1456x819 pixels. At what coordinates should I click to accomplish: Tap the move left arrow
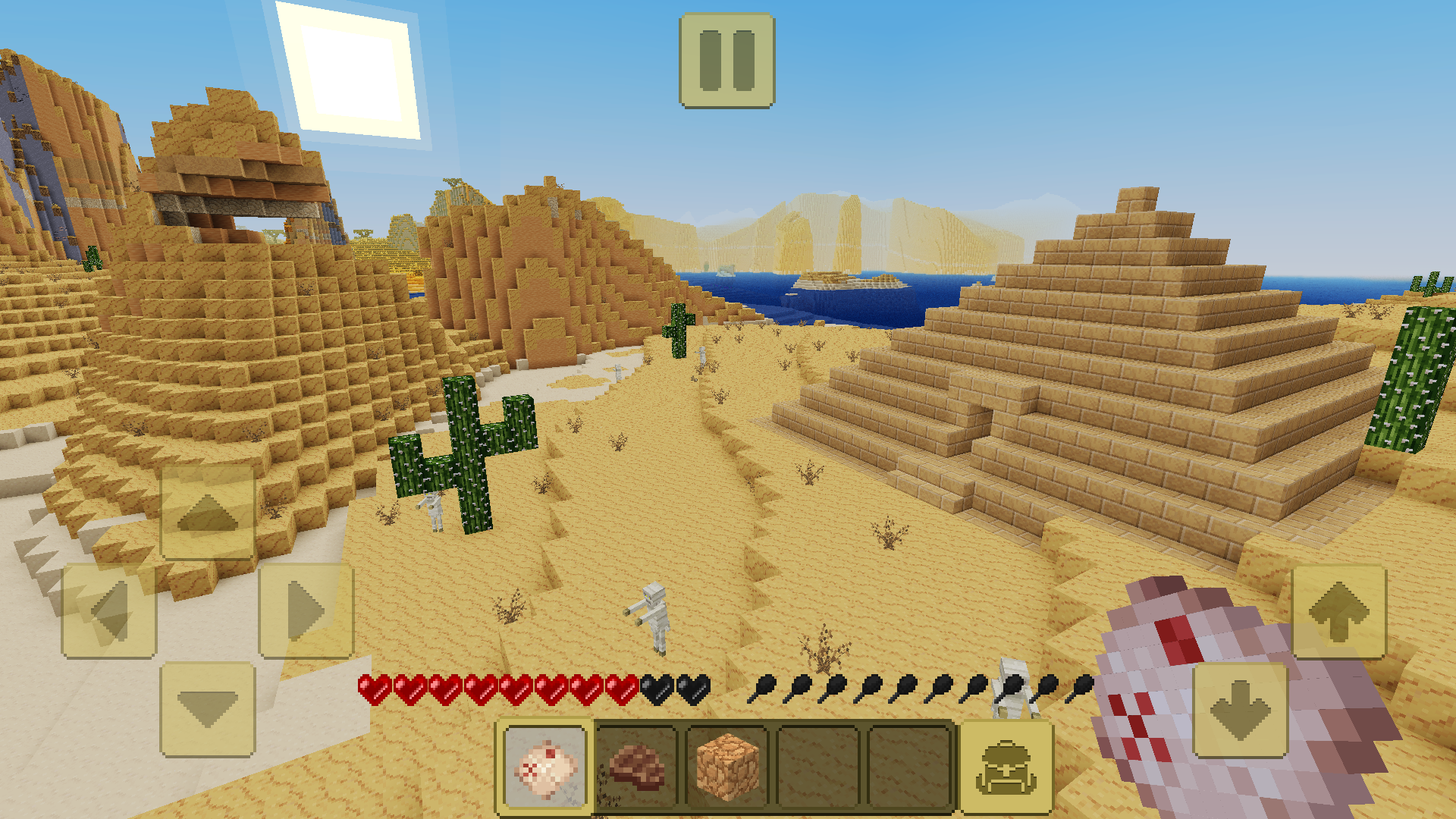pyautogui.click(x=109, y=611)
